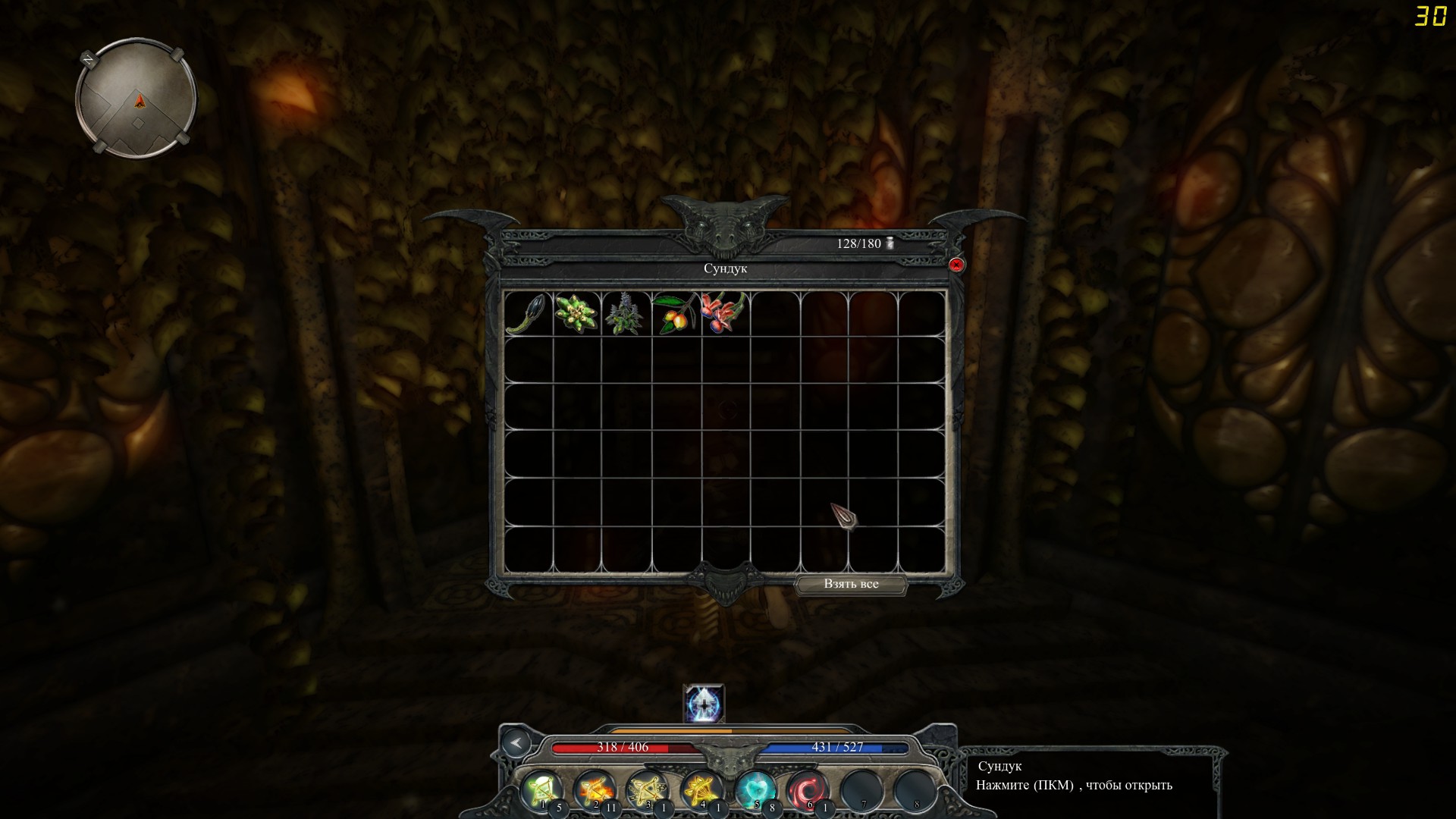Close the Сундук chest window
The image size is (1456, 819).
[957, 263]
